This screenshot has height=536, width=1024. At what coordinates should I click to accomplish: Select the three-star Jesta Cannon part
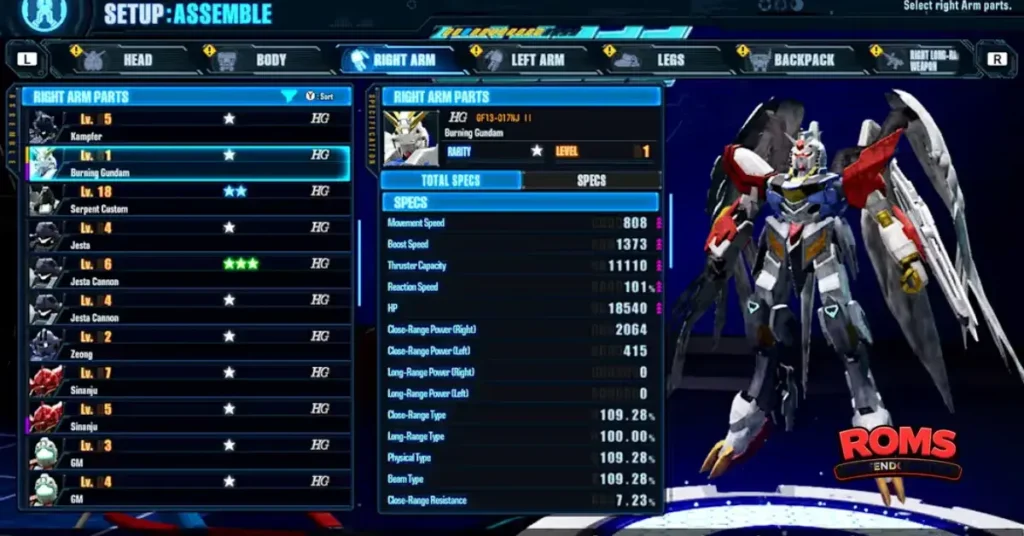tap(190, 270)
